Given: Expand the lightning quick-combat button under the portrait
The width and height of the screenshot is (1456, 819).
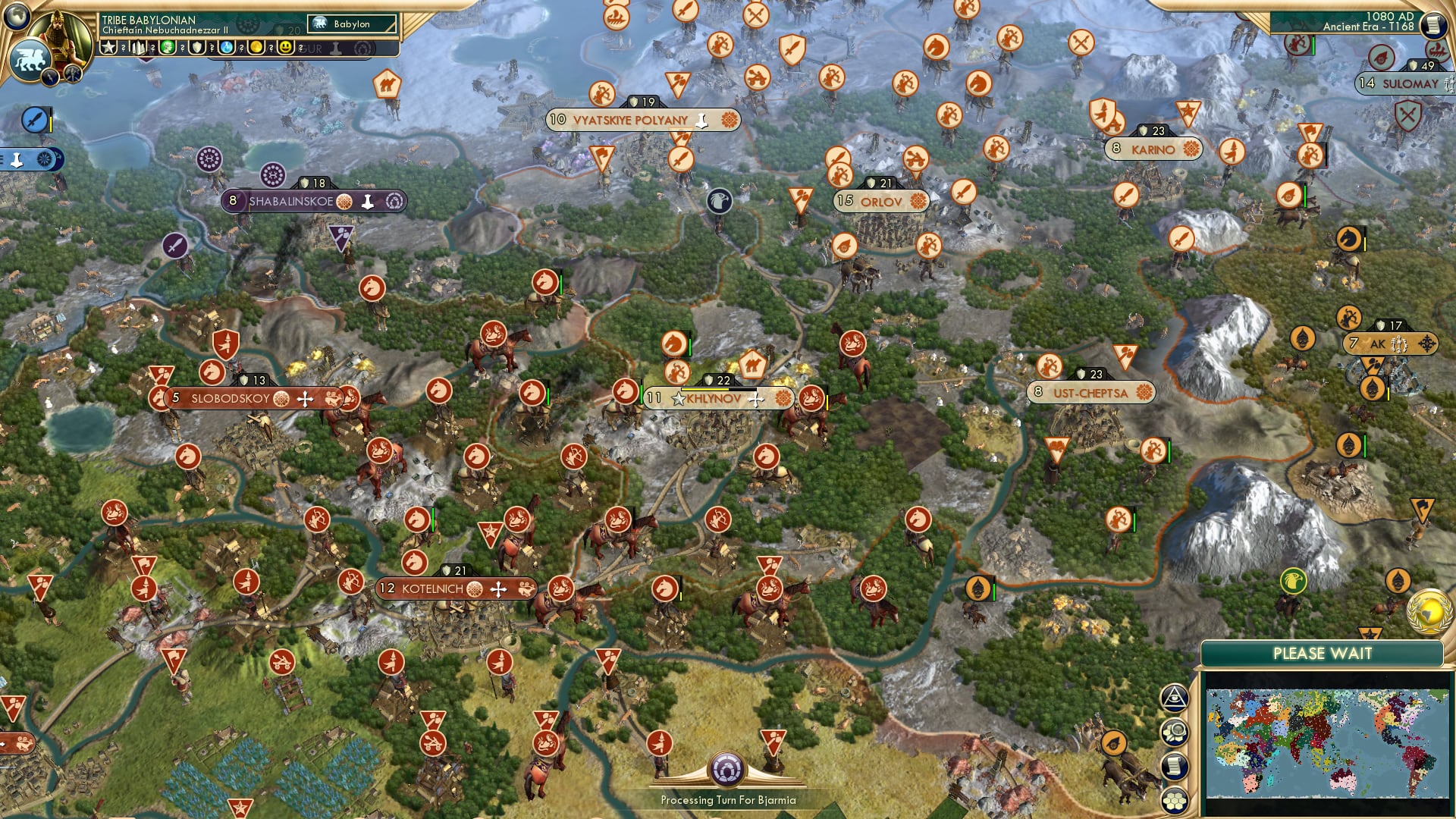Looking at the screenshot, I should (x=50, y=76).
